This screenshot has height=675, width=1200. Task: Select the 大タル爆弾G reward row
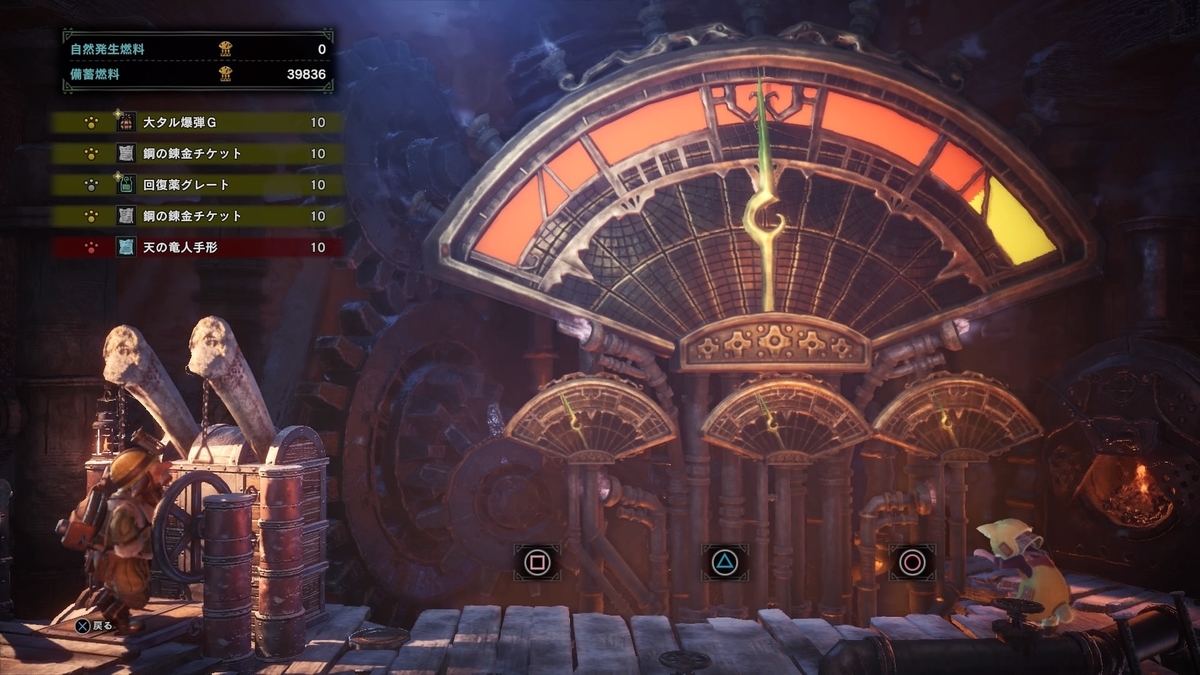point(198,123)
